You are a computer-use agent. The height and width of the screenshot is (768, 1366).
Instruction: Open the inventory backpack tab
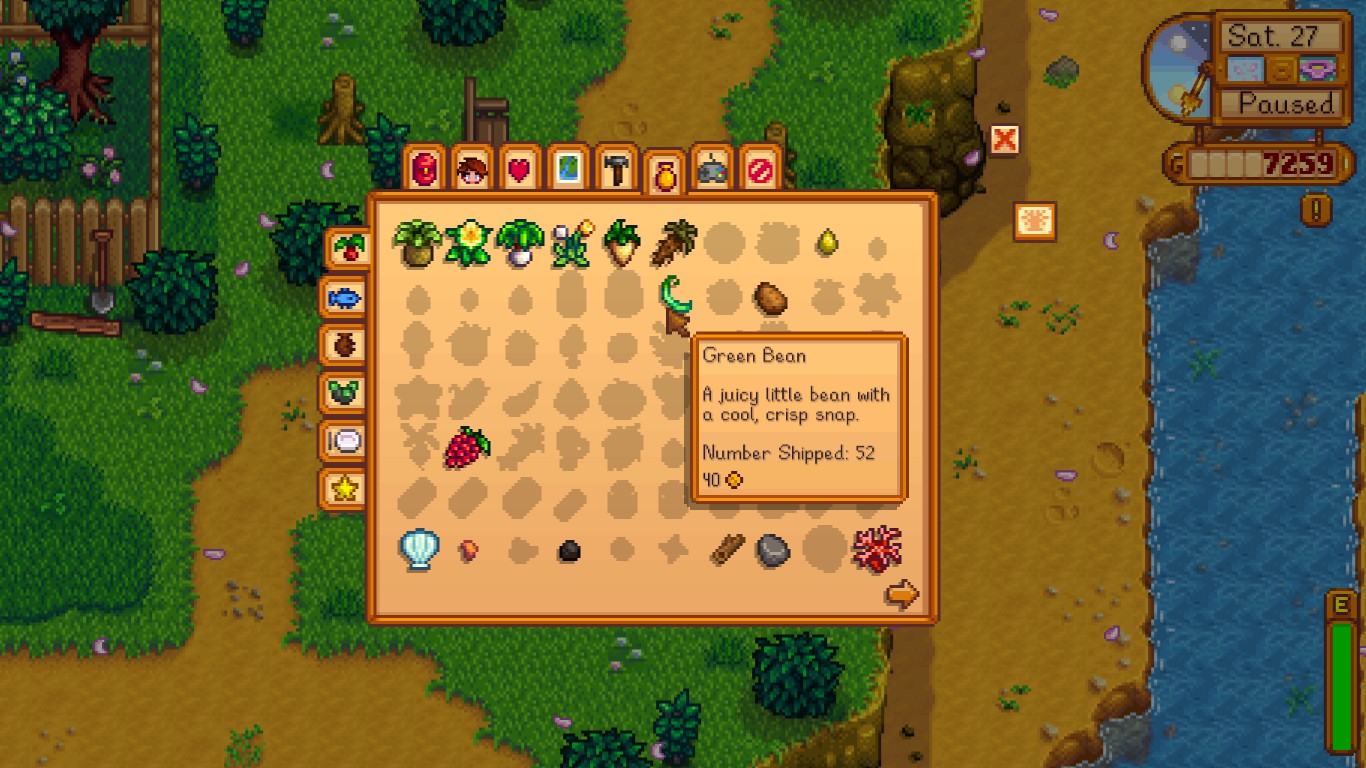click(424, 170)
